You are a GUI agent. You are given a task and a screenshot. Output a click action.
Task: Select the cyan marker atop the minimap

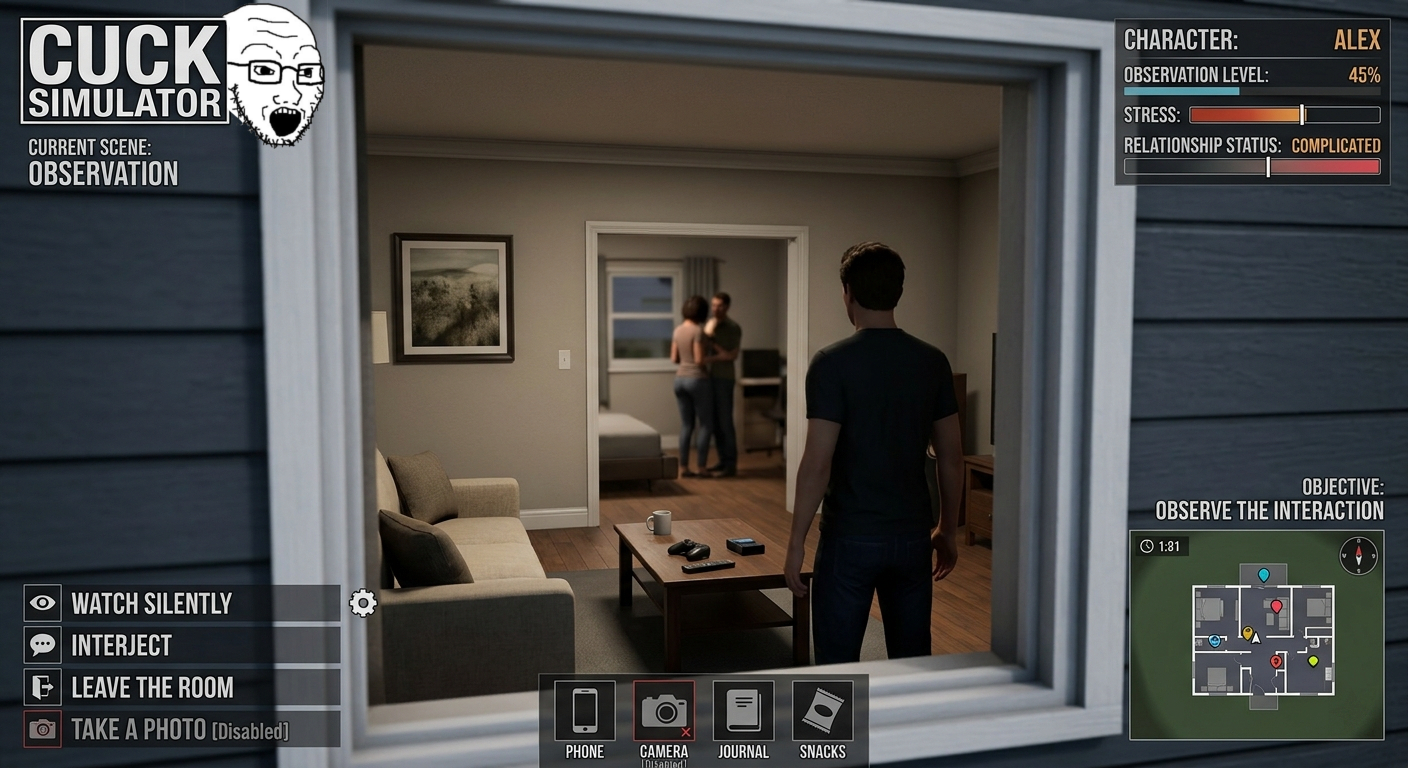click(x=1263, y=575)
